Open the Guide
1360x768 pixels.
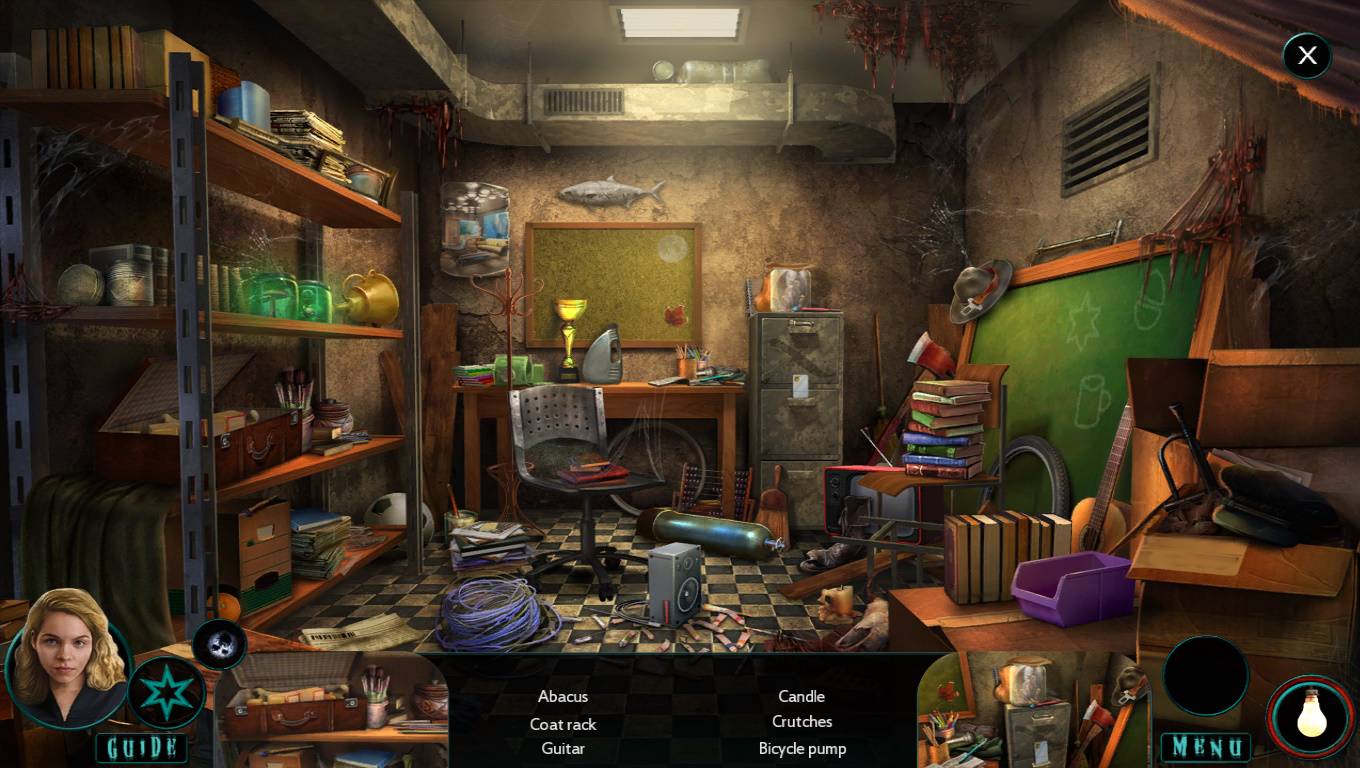(141, 747)
